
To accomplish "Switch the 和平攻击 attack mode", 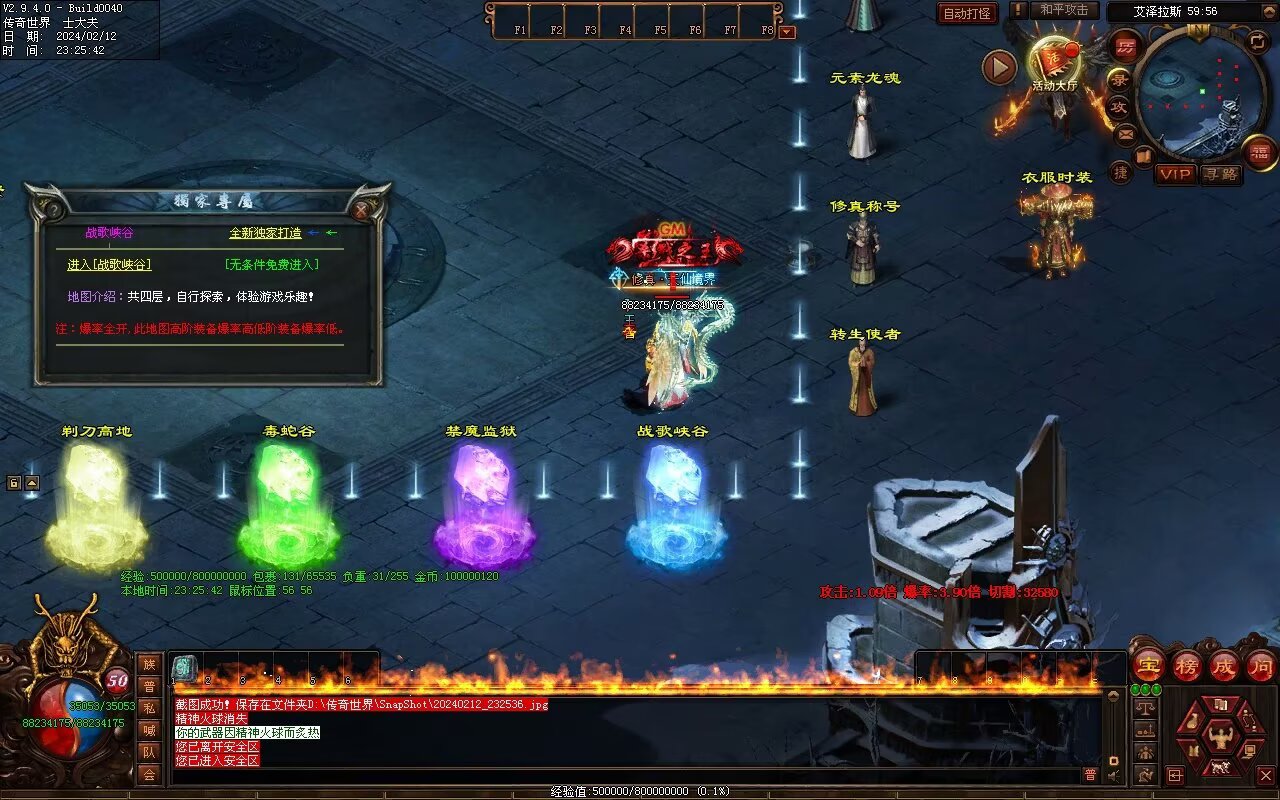I will click(1064, 10).
